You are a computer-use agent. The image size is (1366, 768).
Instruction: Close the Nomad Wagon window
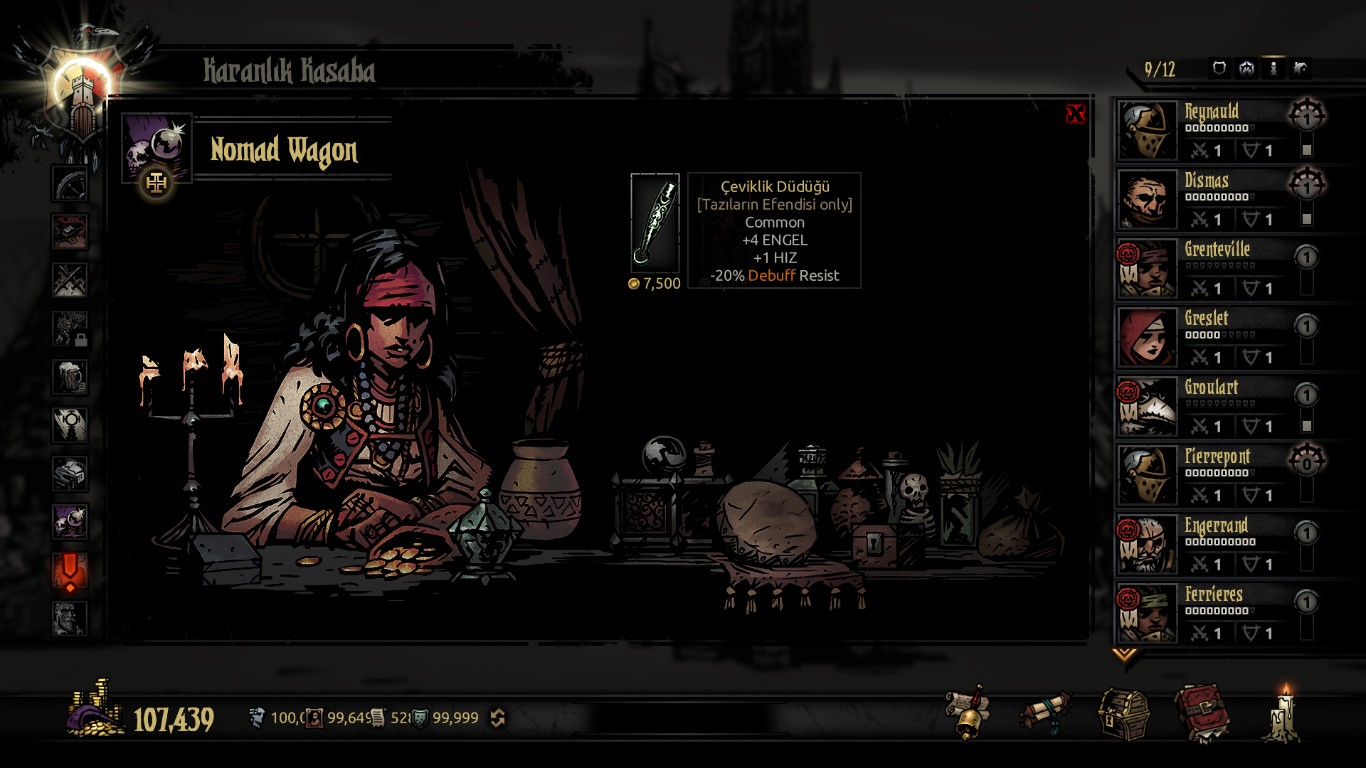pos(1075,114)
